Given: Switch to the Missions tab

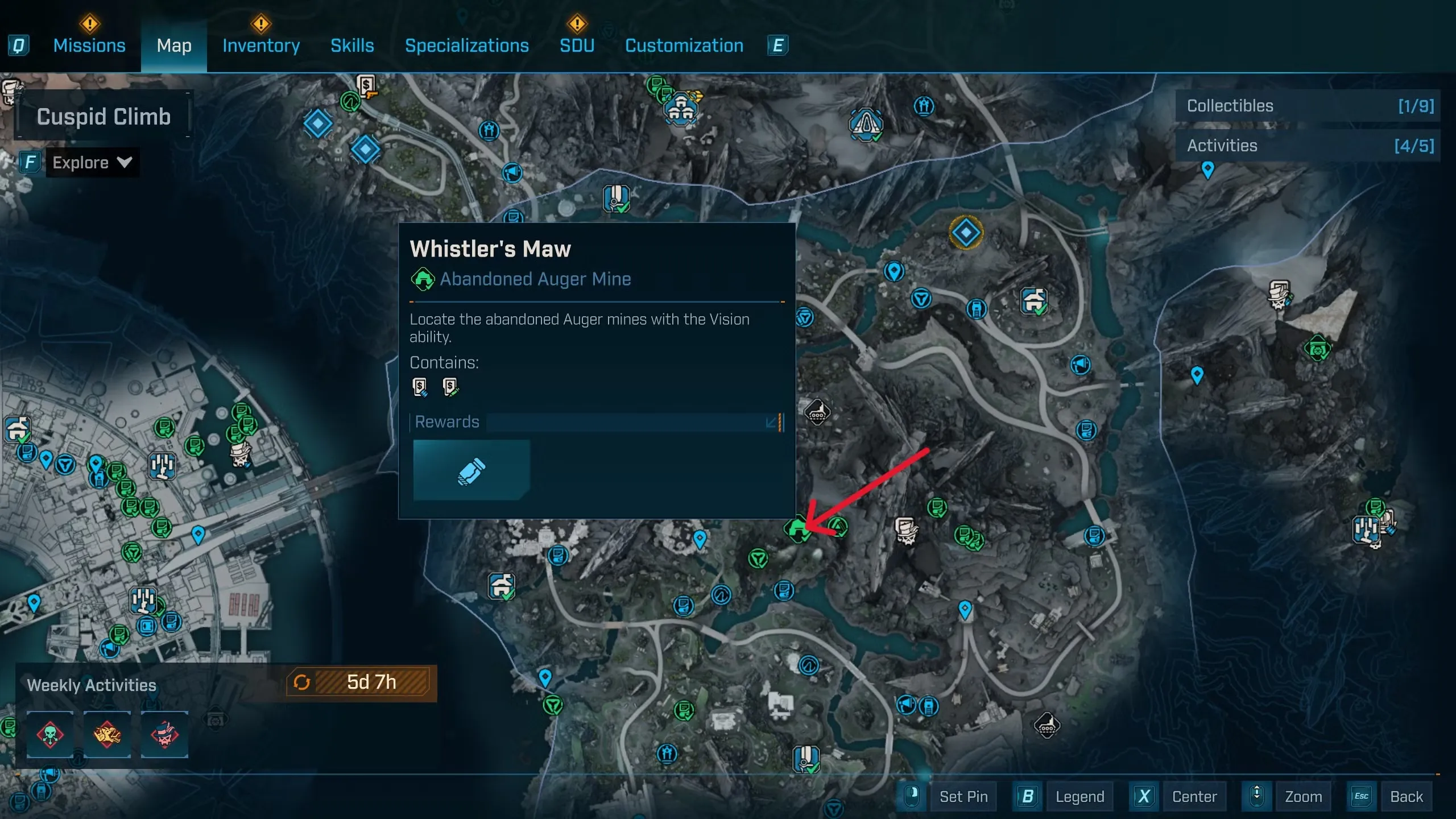Looking at the screenshot, I should [89, 45].
